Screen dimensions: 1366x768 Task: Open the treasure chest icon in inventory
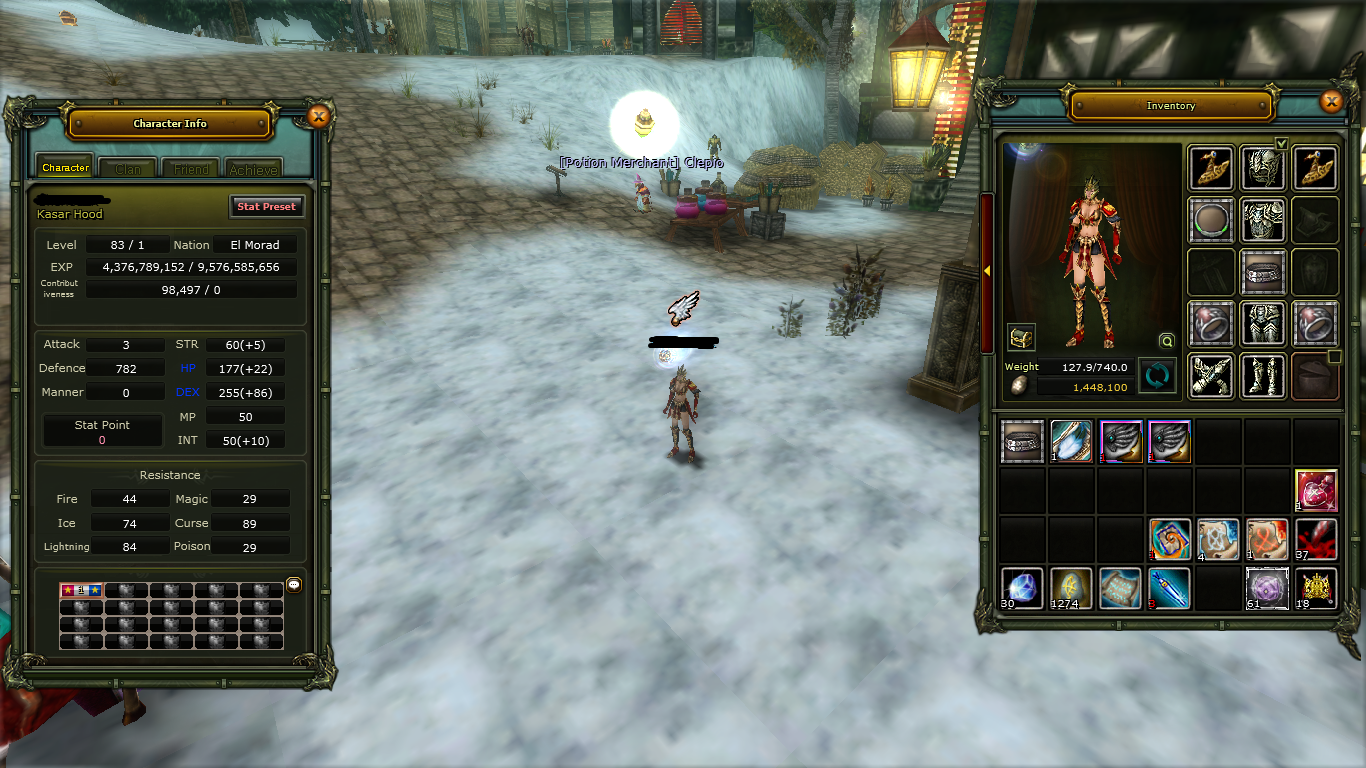(x=1021, y=337)
